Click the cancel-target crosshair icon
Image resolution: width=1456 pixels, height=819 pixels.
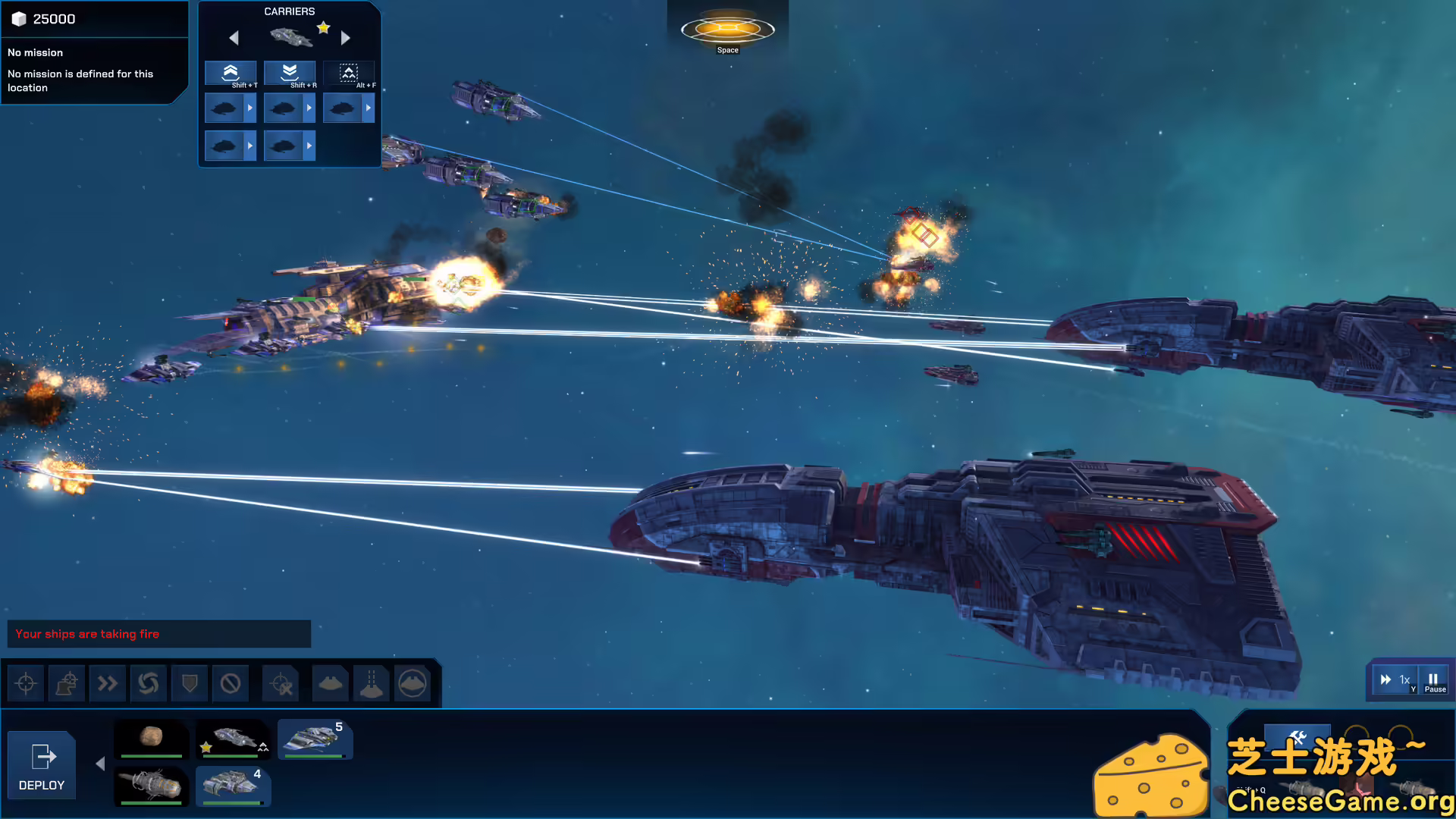tap(280, 682)
